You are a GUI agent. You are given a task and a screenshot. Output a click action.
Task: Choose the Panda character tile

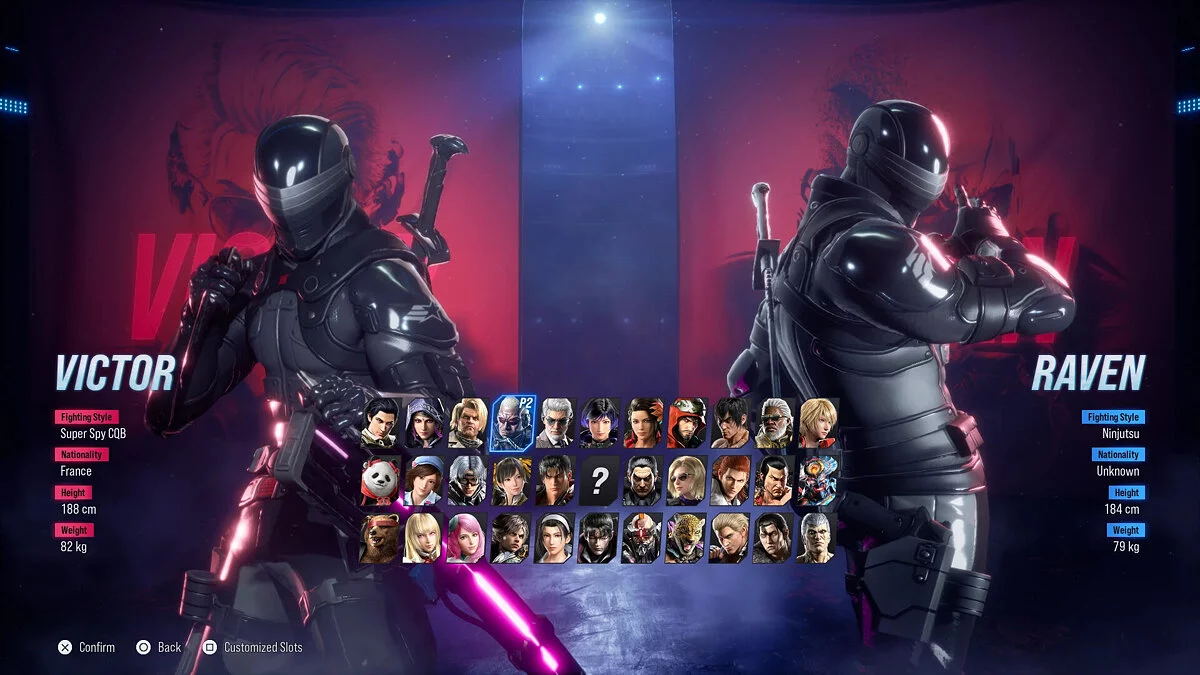381,480
